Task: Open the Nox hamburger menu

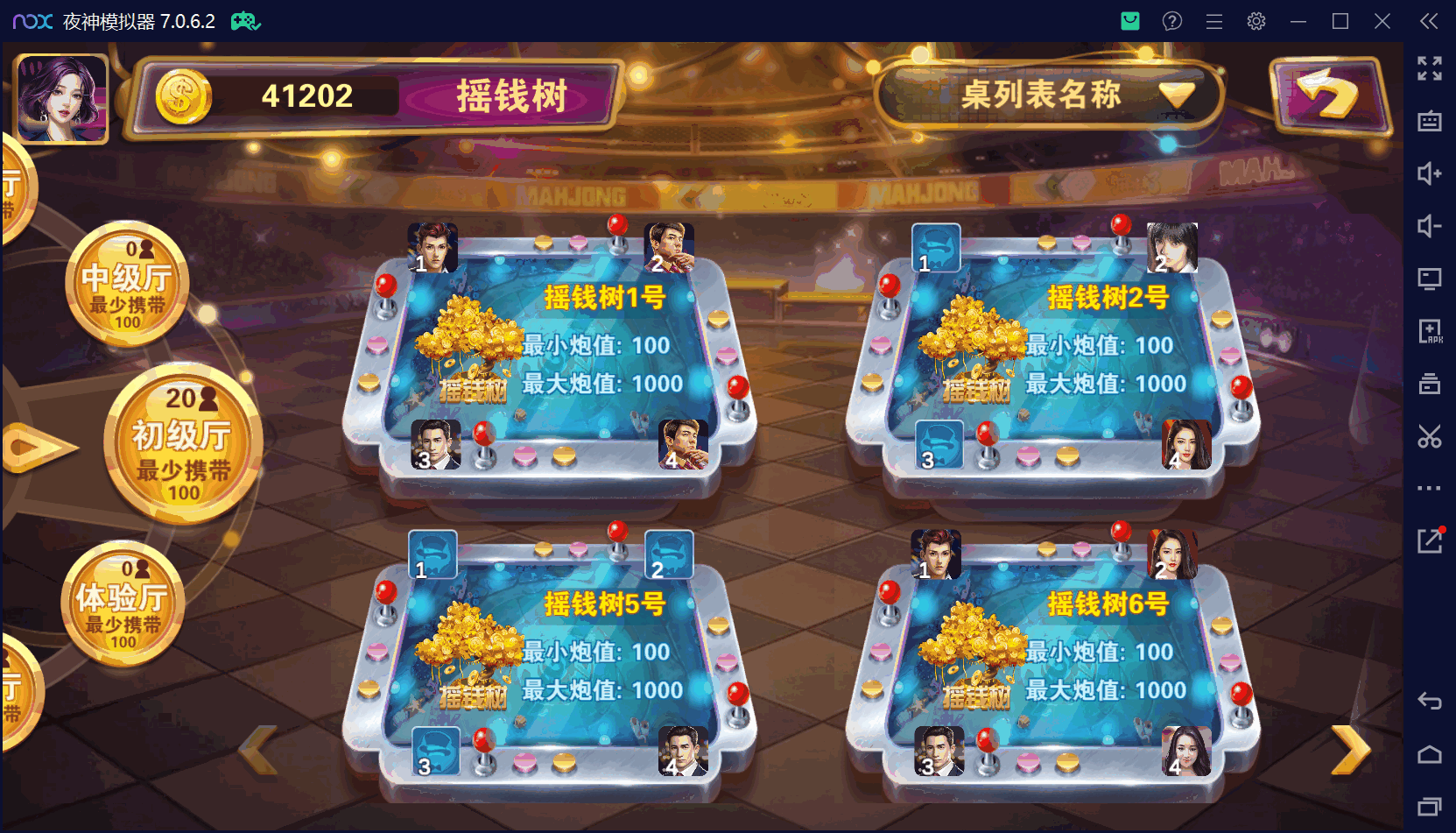Action: (x=1213, y=20)
